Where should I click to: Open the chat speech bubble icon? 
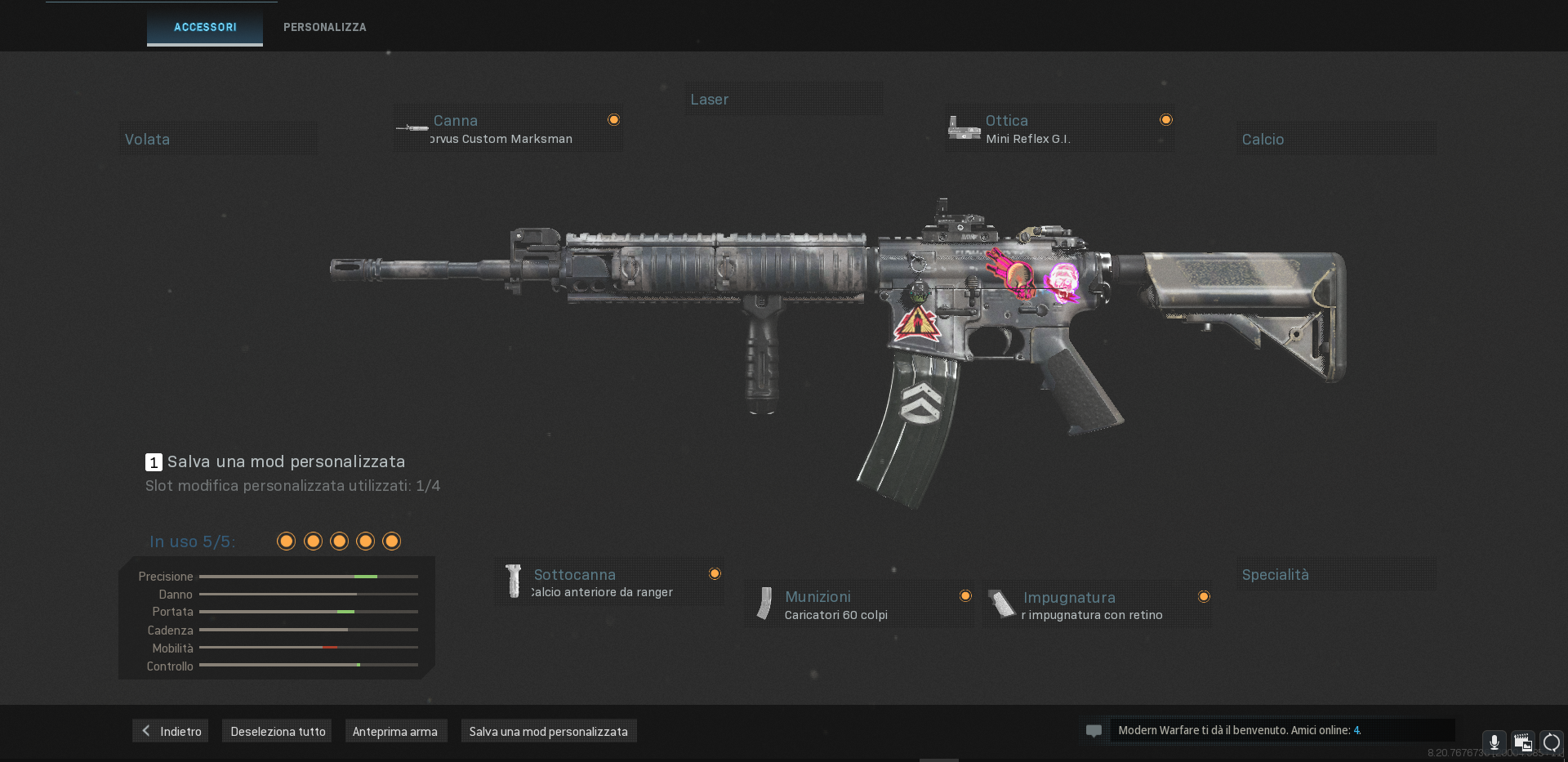click(x=1094, y=731)
